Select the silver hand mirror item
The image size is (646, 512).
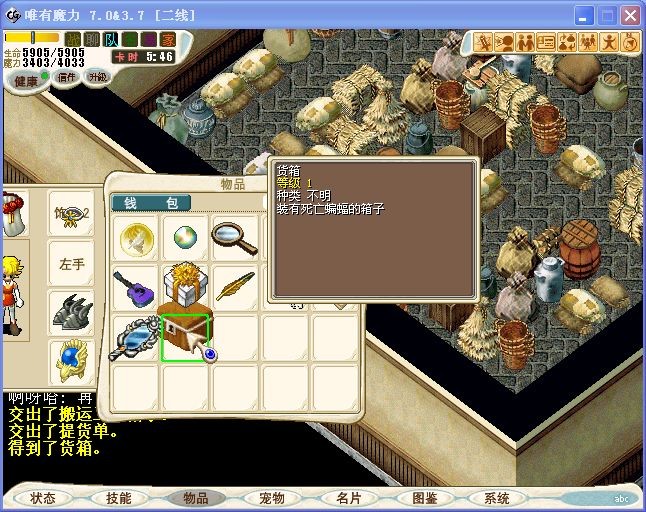click(x=134, y=337)
